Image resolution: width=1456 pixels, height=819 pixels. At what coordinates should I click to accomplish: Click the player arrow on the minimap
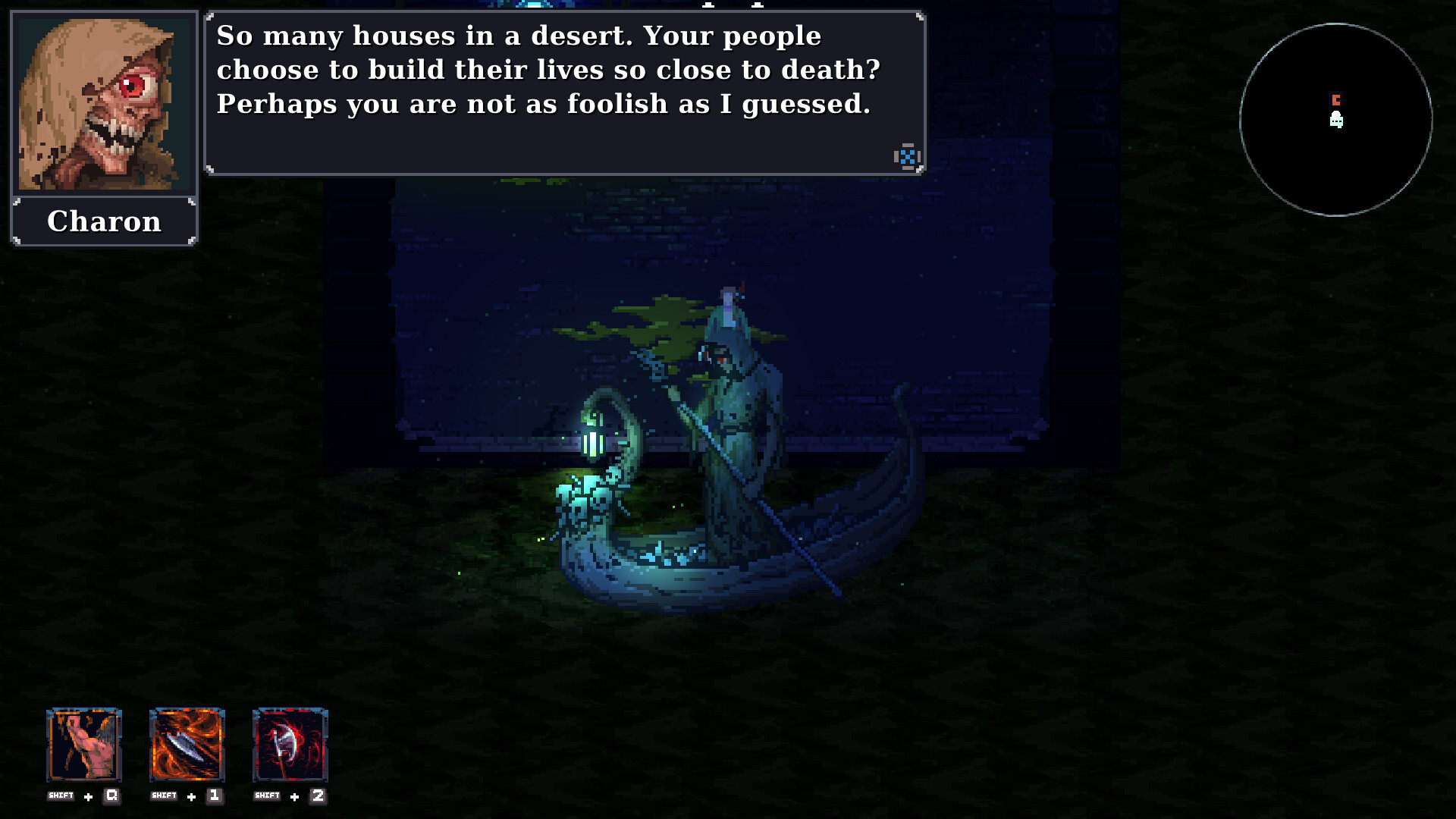[1335, 119]
